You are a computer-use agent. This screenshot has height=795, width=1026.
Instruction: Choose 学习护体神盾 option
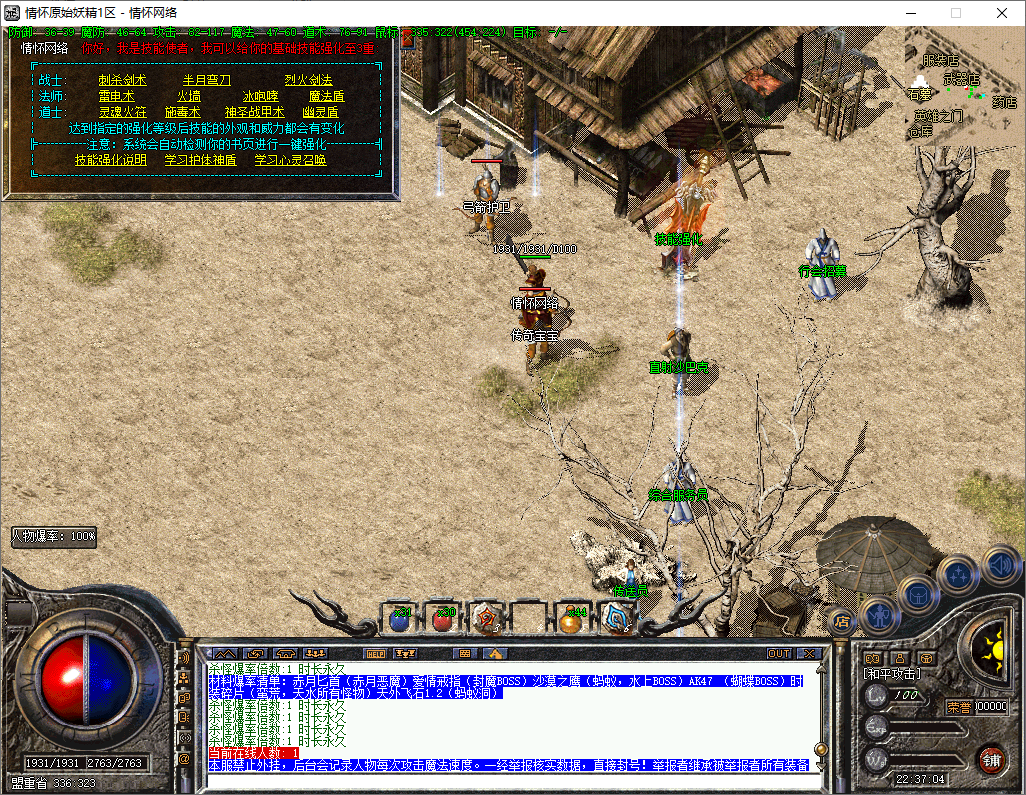[x=200, y=159]
